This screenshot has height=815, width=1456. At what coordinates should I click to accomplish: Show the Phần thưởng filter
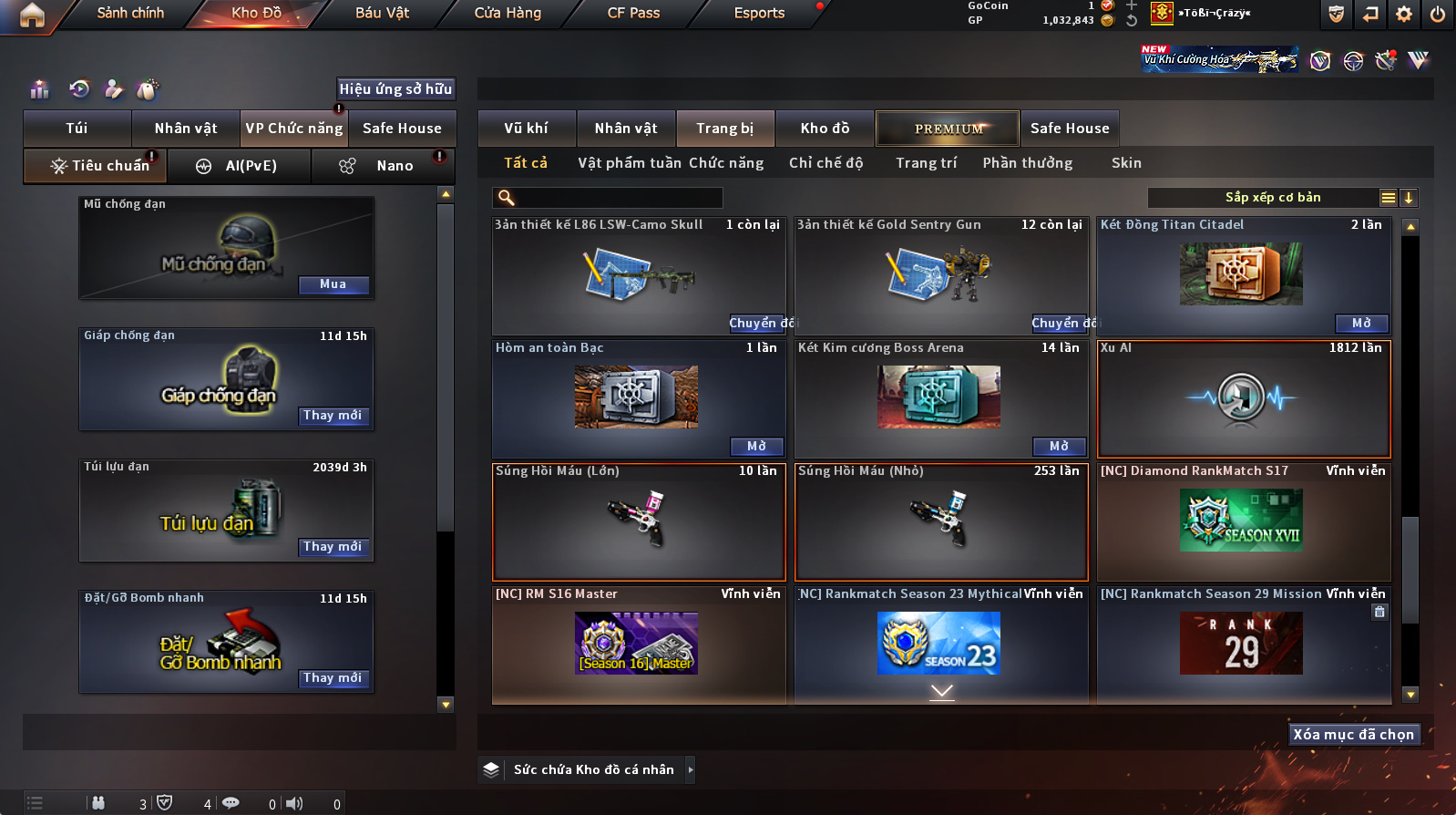(x=1027, y=163)
